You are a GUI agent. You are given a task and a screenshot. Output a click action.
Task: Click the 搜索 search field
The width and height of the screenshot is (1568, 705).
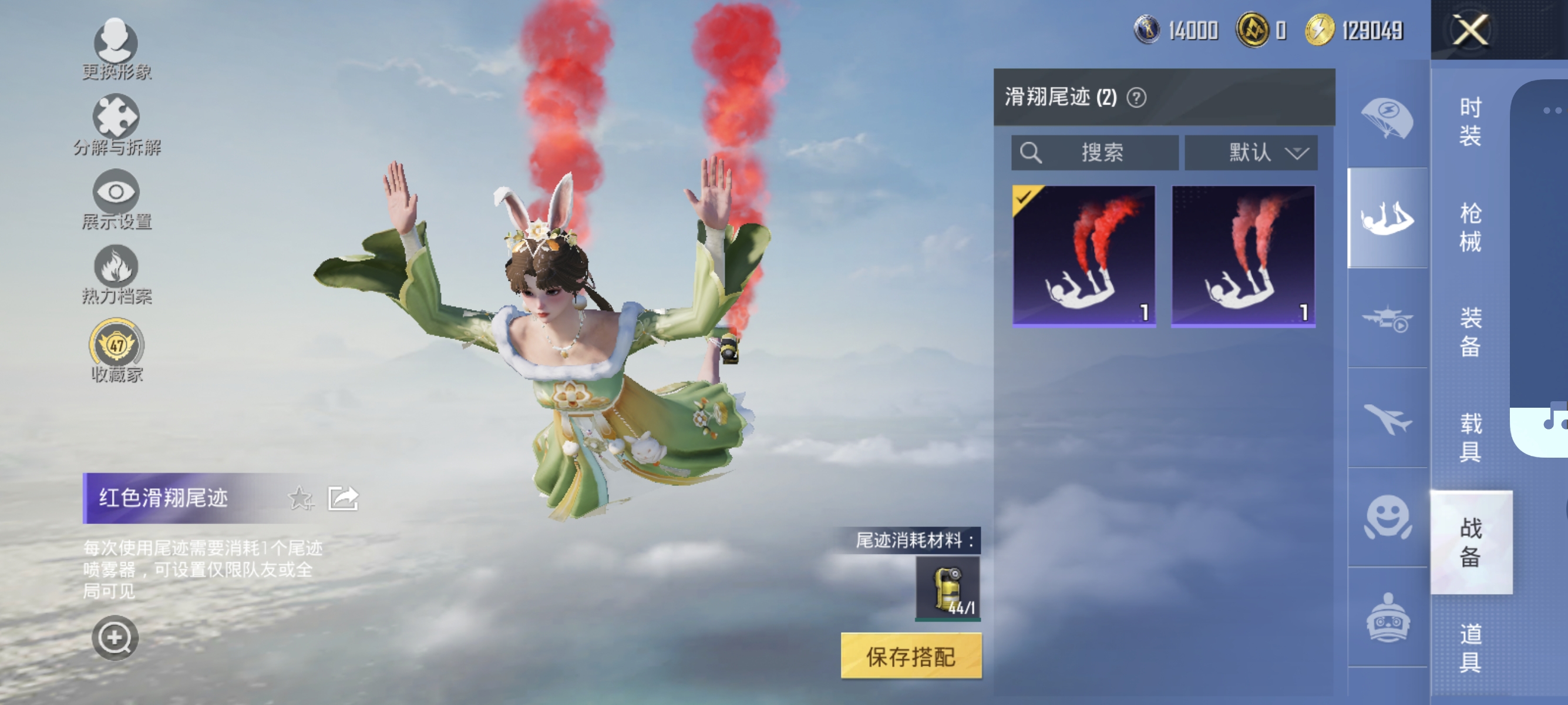point(1096,152)
